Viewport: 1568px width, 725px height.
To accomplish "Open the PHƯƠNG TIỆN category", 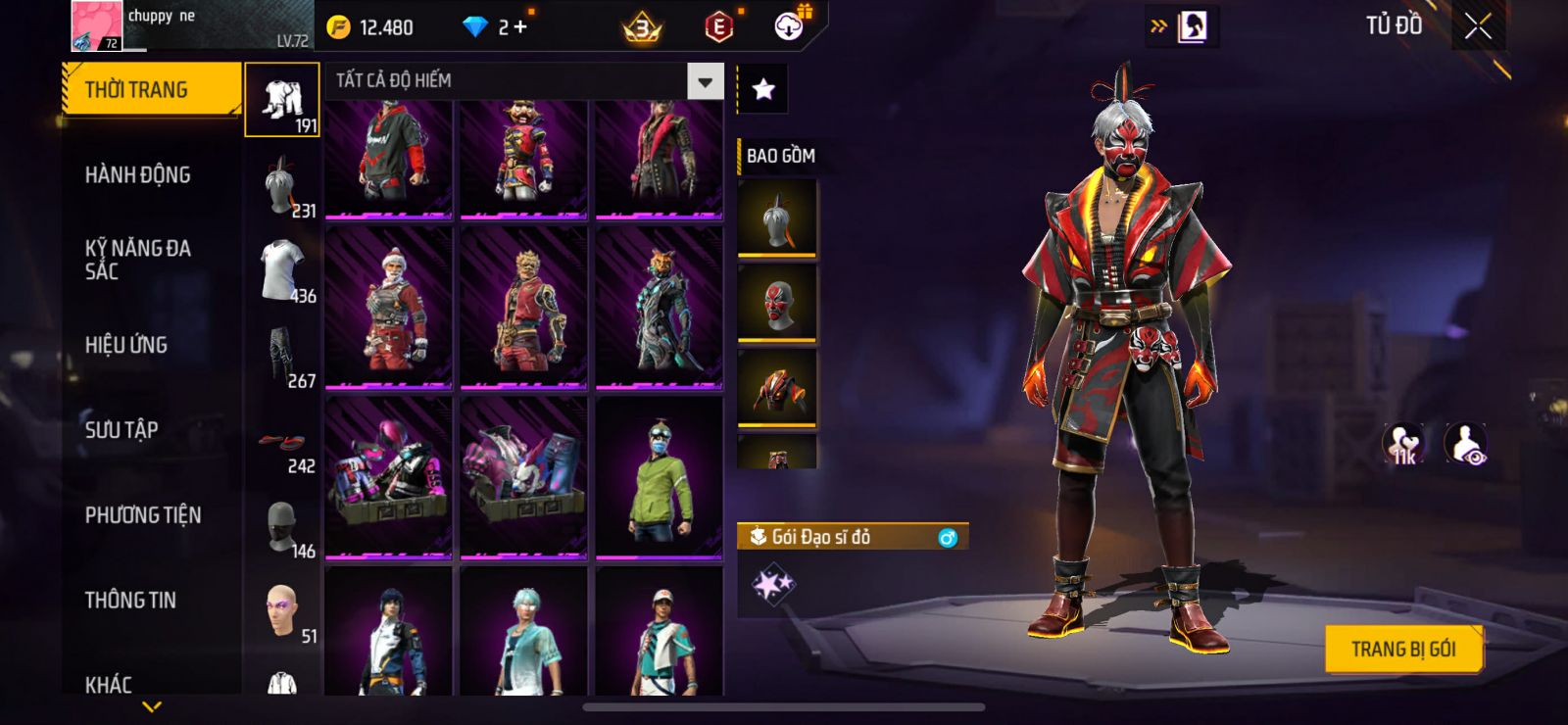I will click(142, 515).
